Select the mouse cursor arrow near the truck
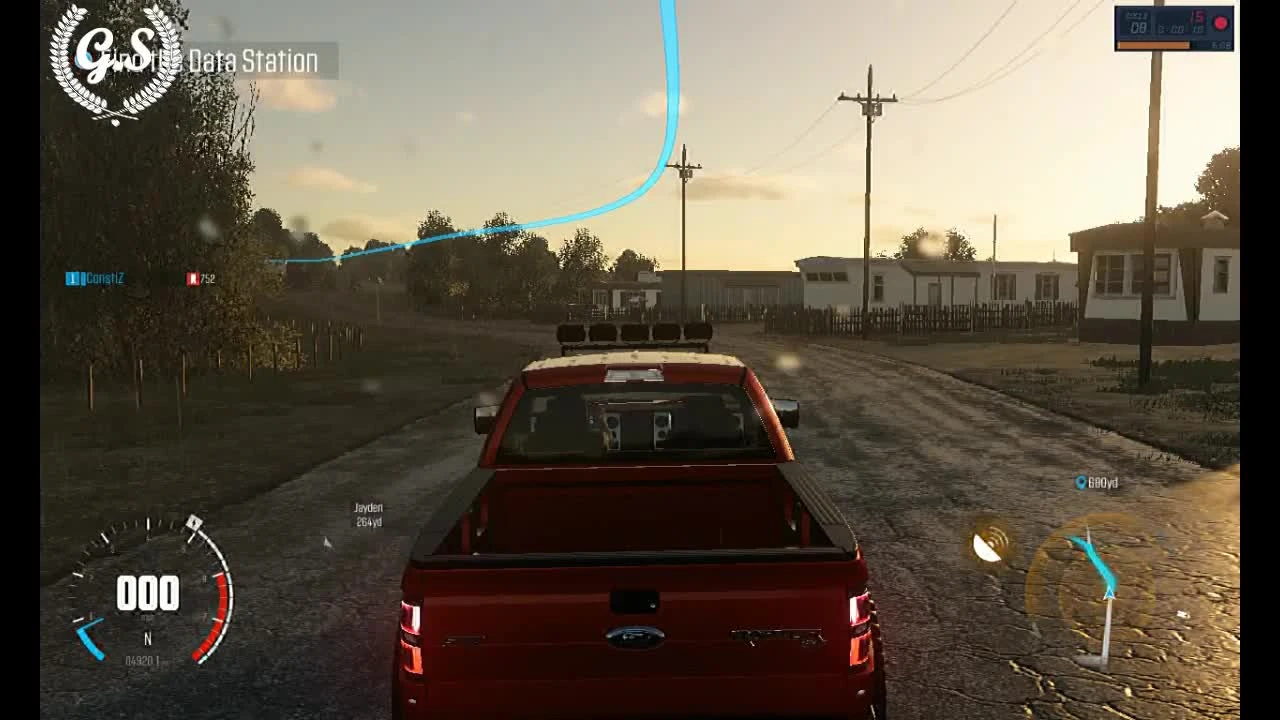The width and height of the screenshot is (1280, 720). coord(327,542)
